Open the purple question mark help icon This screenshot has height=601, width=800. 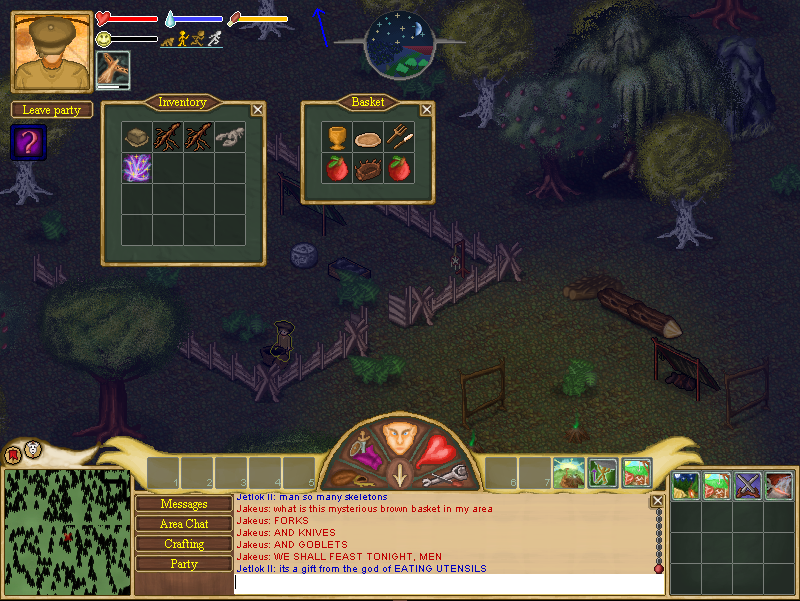click(29, 142)
